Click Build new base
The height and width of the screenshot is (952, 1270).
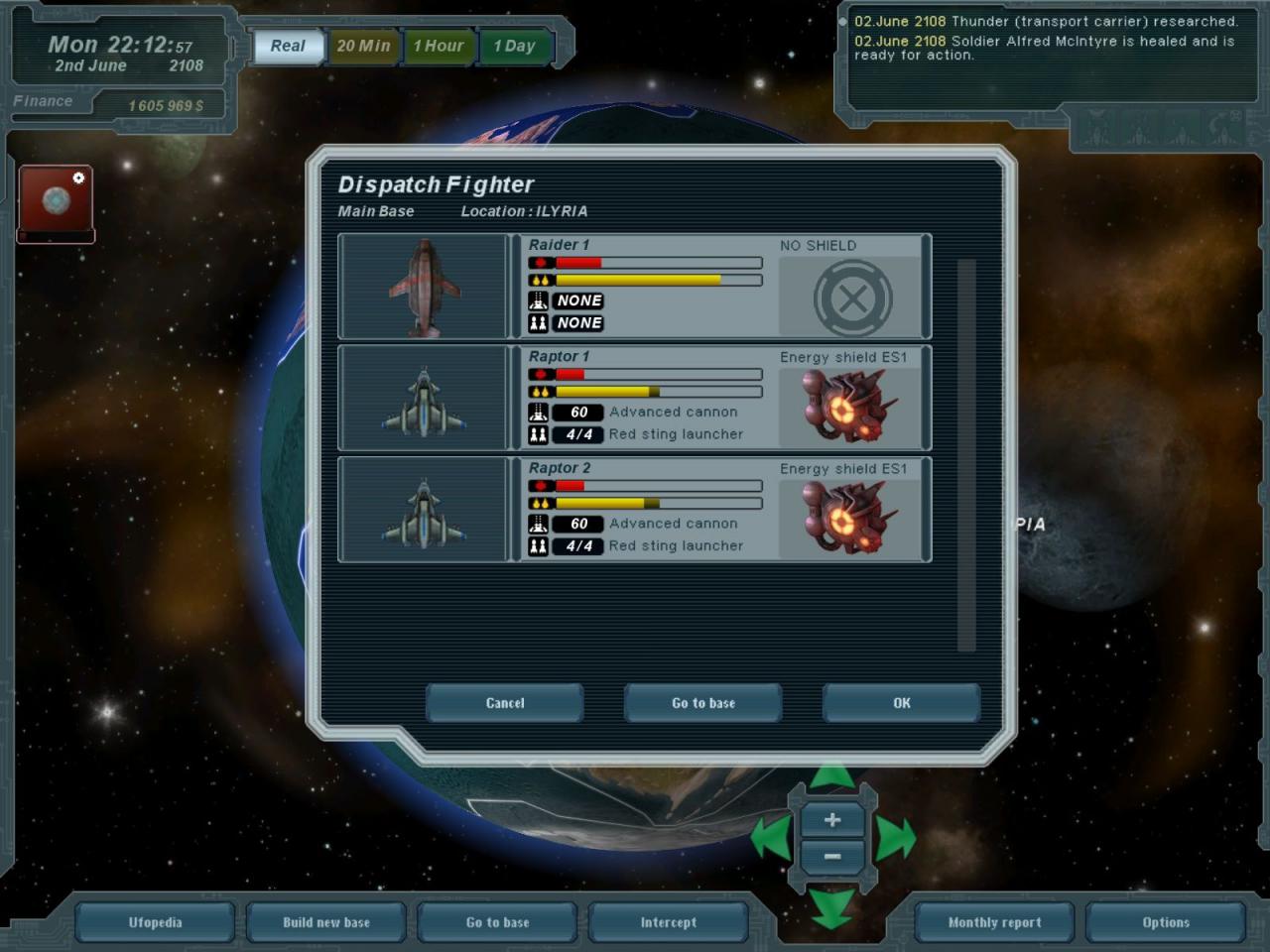click(326, 922)
